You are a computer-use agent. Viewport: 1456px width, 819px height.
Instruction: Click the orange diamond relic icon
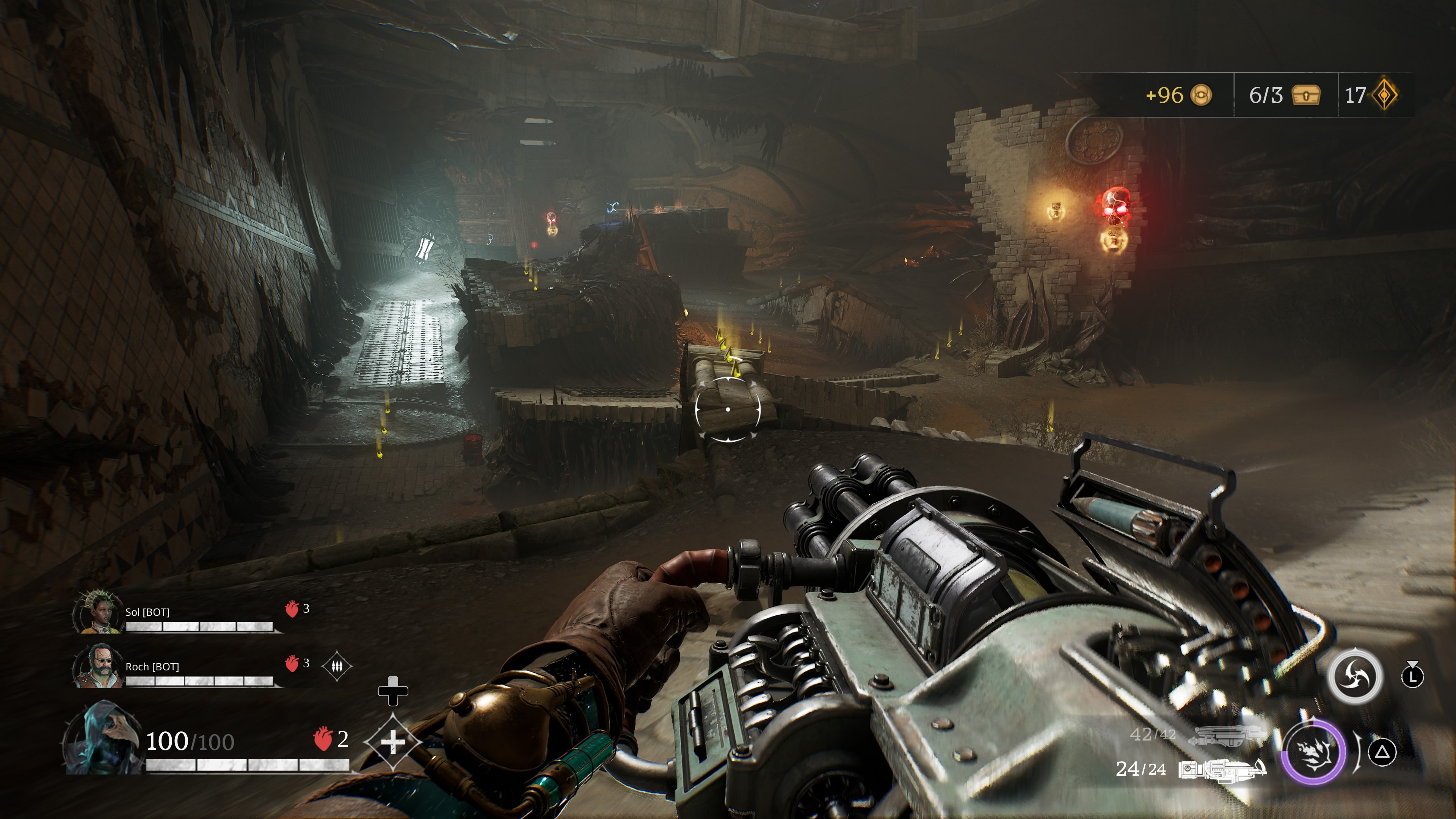(x=1386, y=95)
